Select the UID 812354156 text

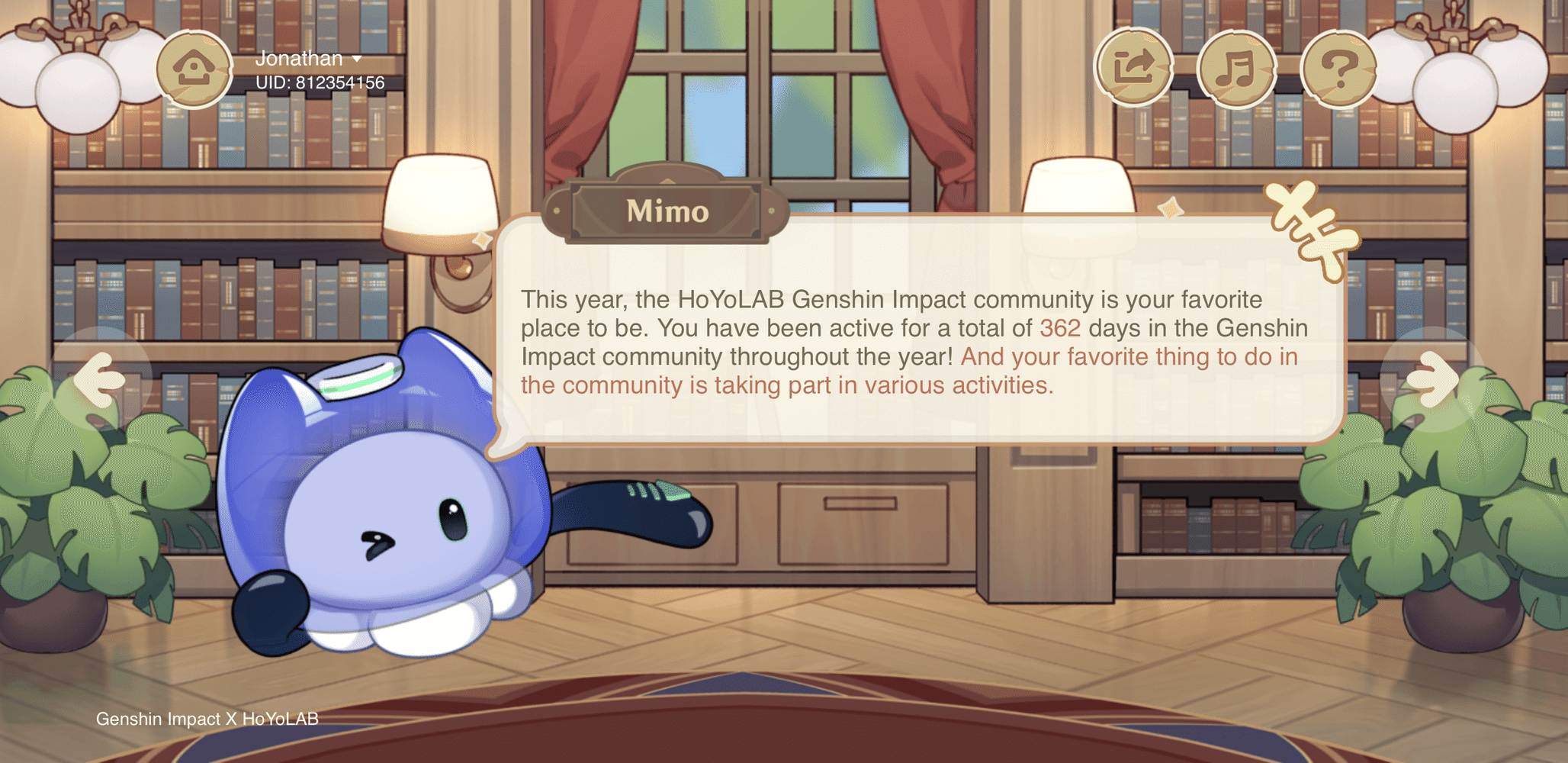coord(316,82)
